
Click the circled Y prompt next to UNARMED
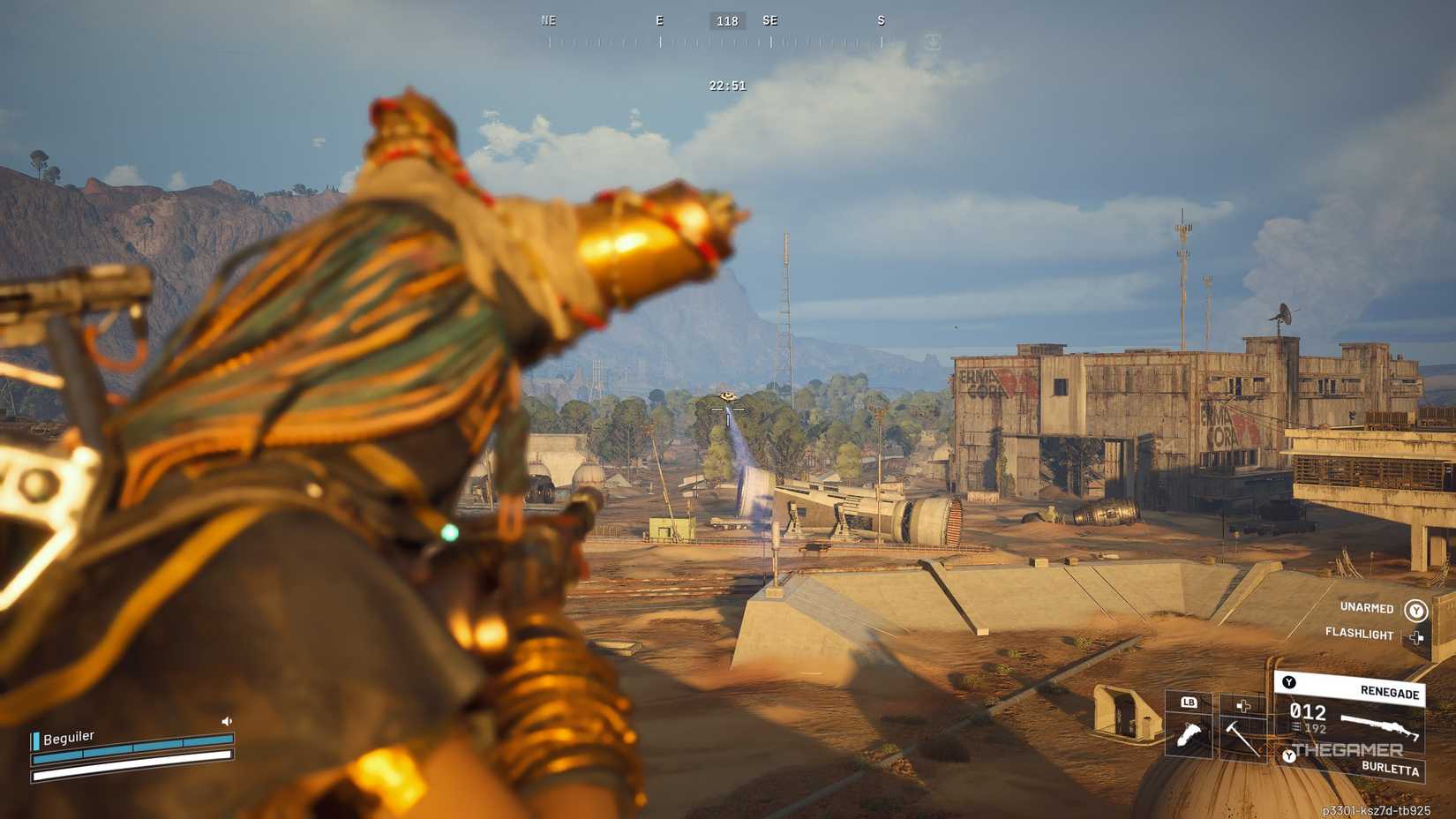coord(1415,609)
